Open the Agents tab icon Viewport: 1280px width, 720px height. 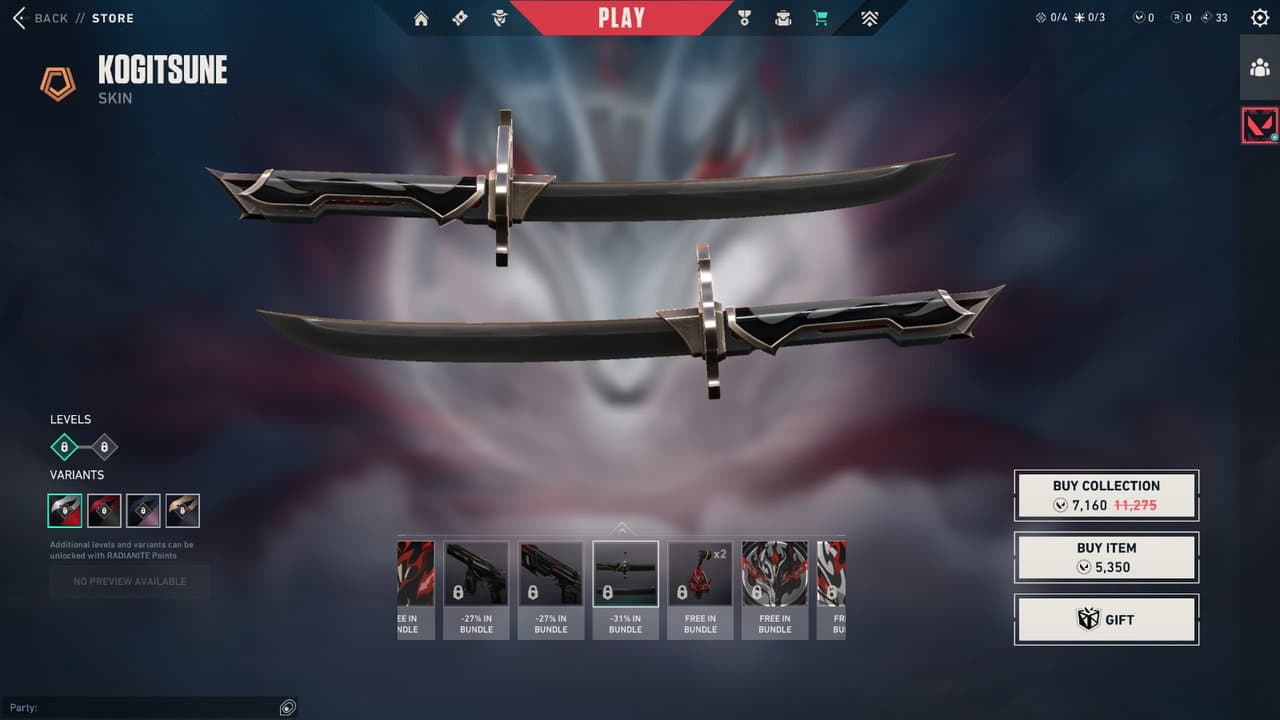pyautogui.click(x=499, y=18)
